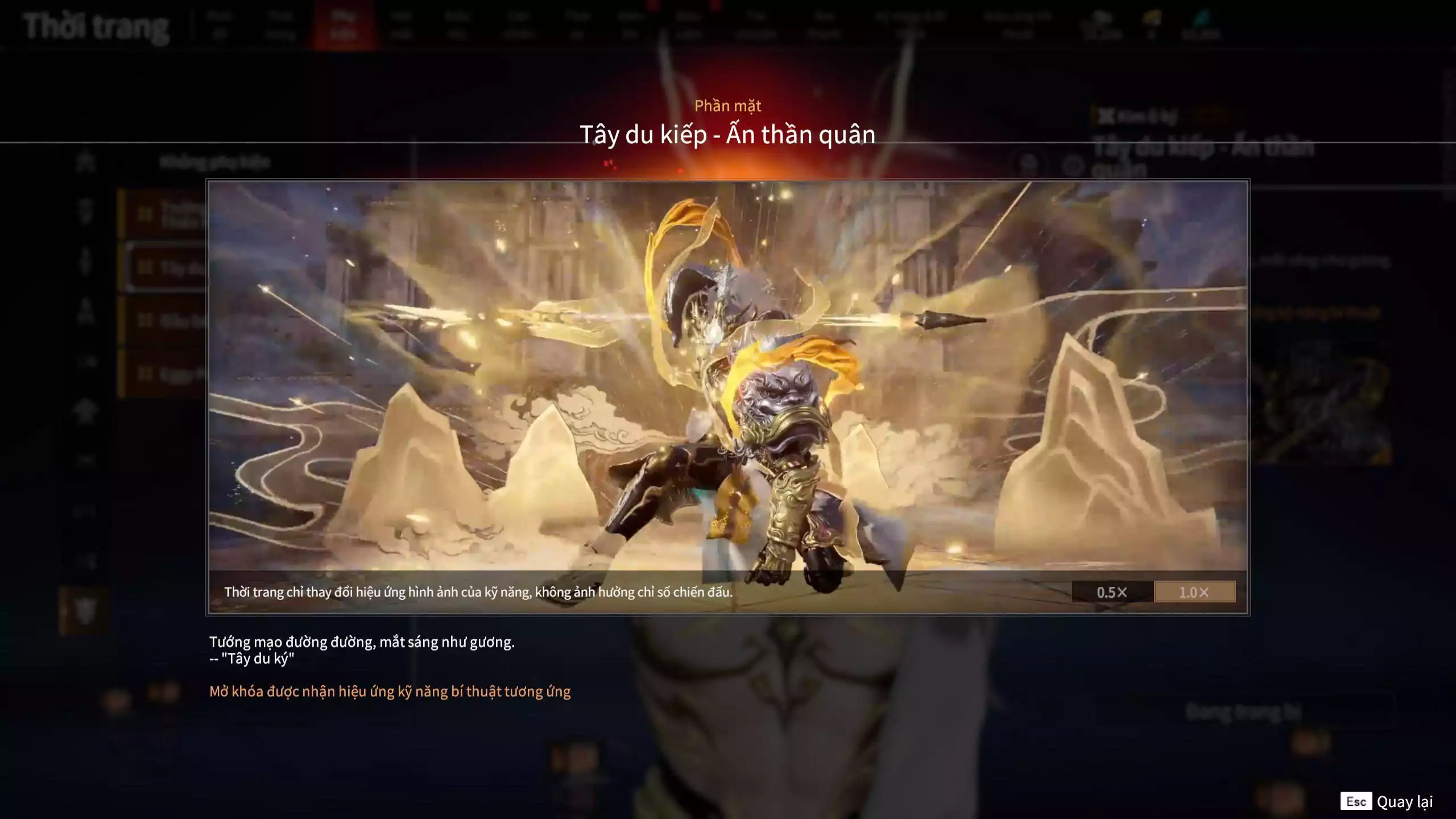Select the 0.5× playback speed option

tap(1111, 592)
